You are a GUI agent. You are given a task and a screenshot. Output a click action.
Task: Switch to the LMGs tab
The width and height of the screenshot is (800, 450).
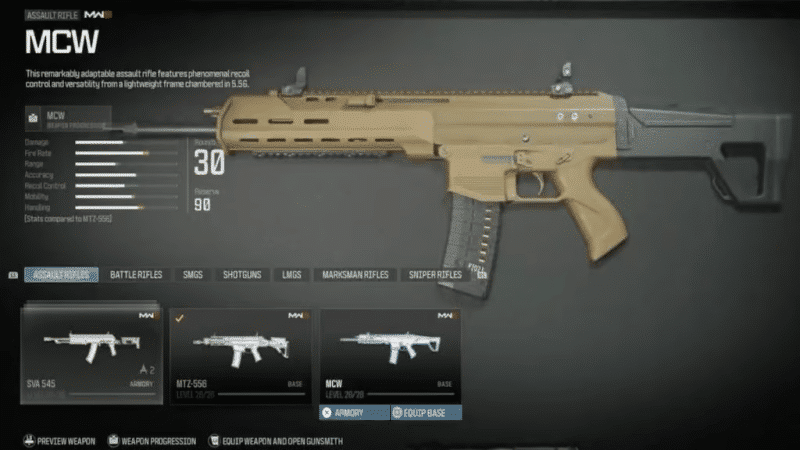point(290,274)
